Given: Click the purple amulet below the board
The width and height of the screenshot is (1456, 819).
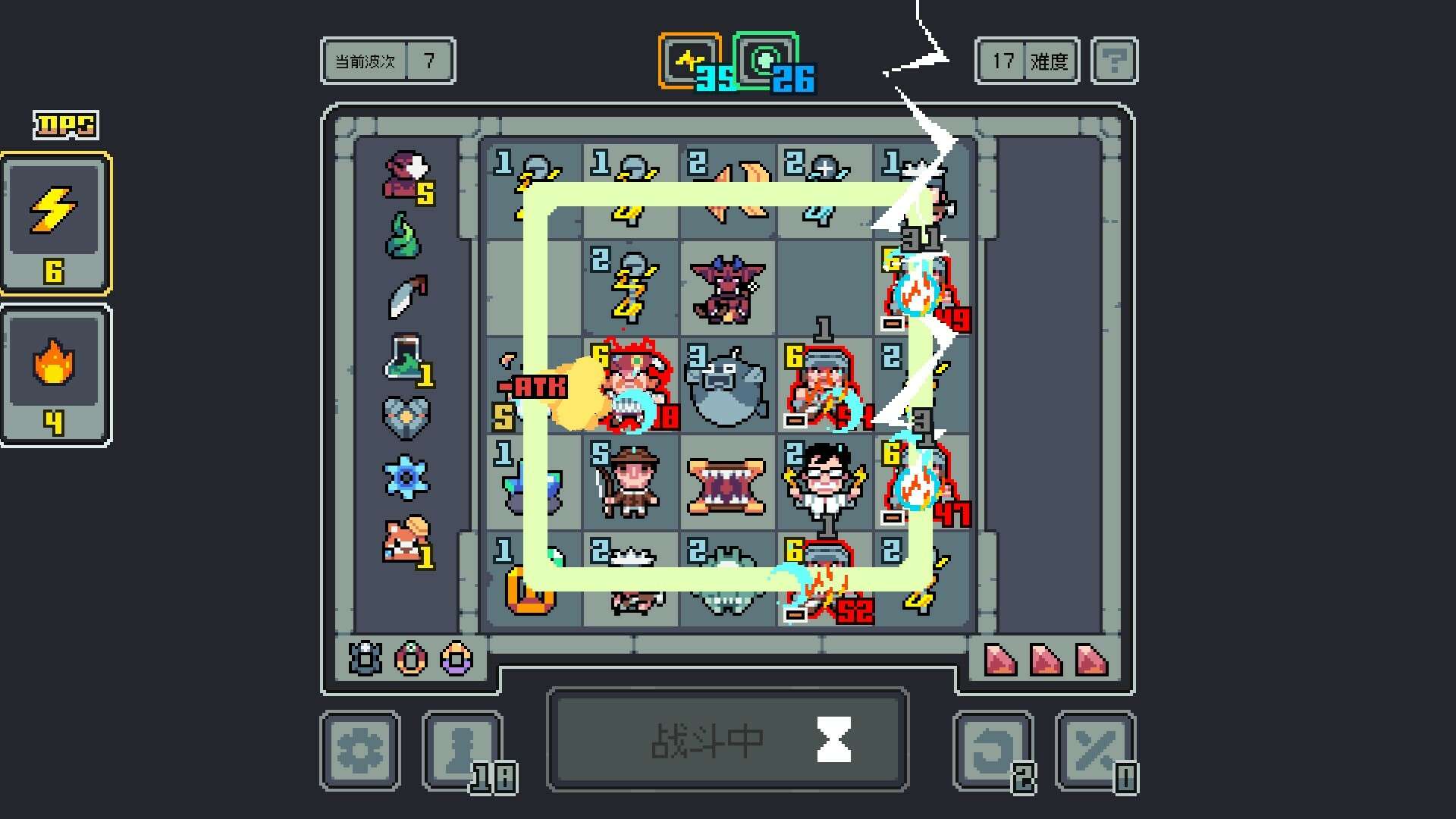Looking at the screenshot, I should [455, 660].
